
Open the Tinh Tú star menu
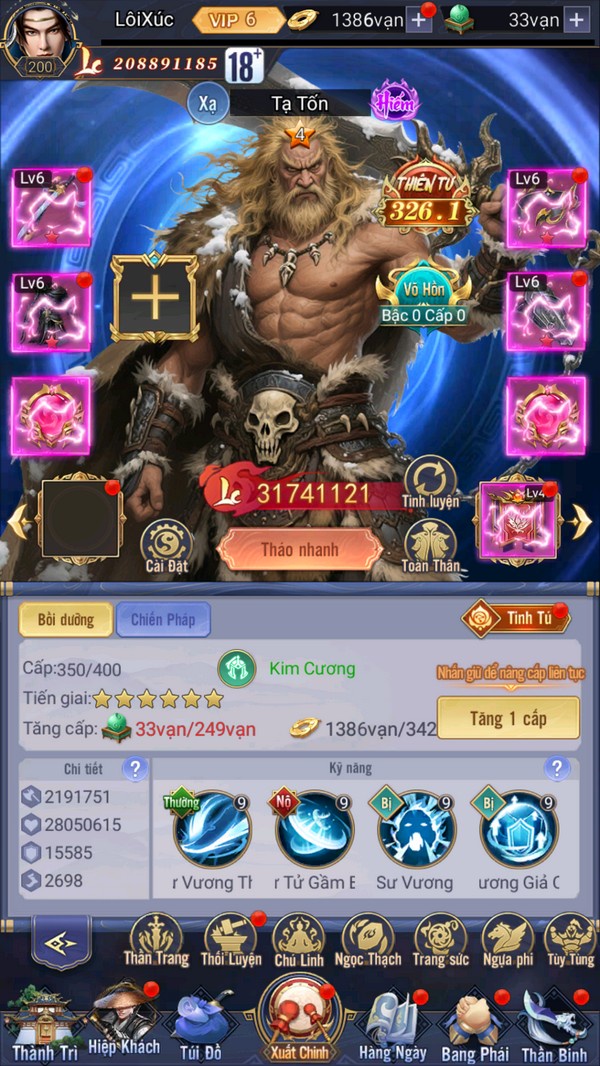point(517,618)
